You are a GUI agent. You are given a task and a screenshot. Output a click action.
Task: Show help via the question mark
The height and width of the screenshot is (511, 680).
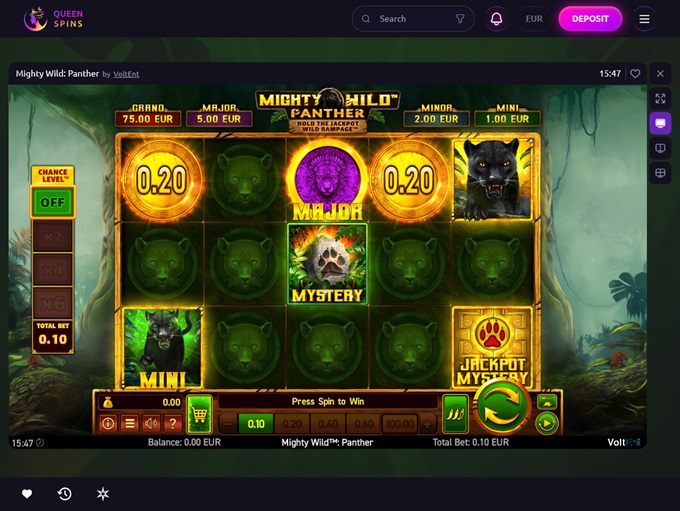[172, 423]
